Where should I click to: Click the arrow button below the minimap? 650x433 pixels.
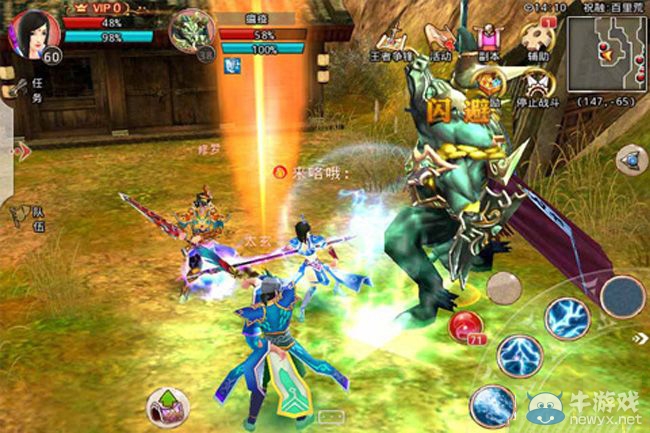pos(630,159)
